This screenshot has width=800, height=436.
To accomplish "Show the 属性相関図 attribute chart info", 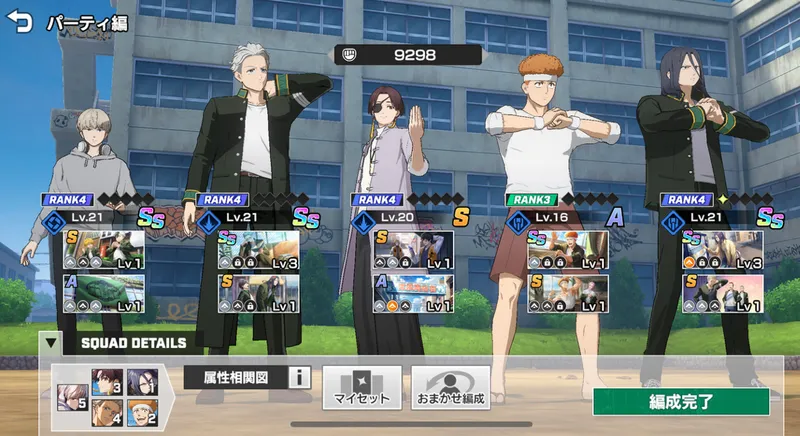I will coord(299,378).
